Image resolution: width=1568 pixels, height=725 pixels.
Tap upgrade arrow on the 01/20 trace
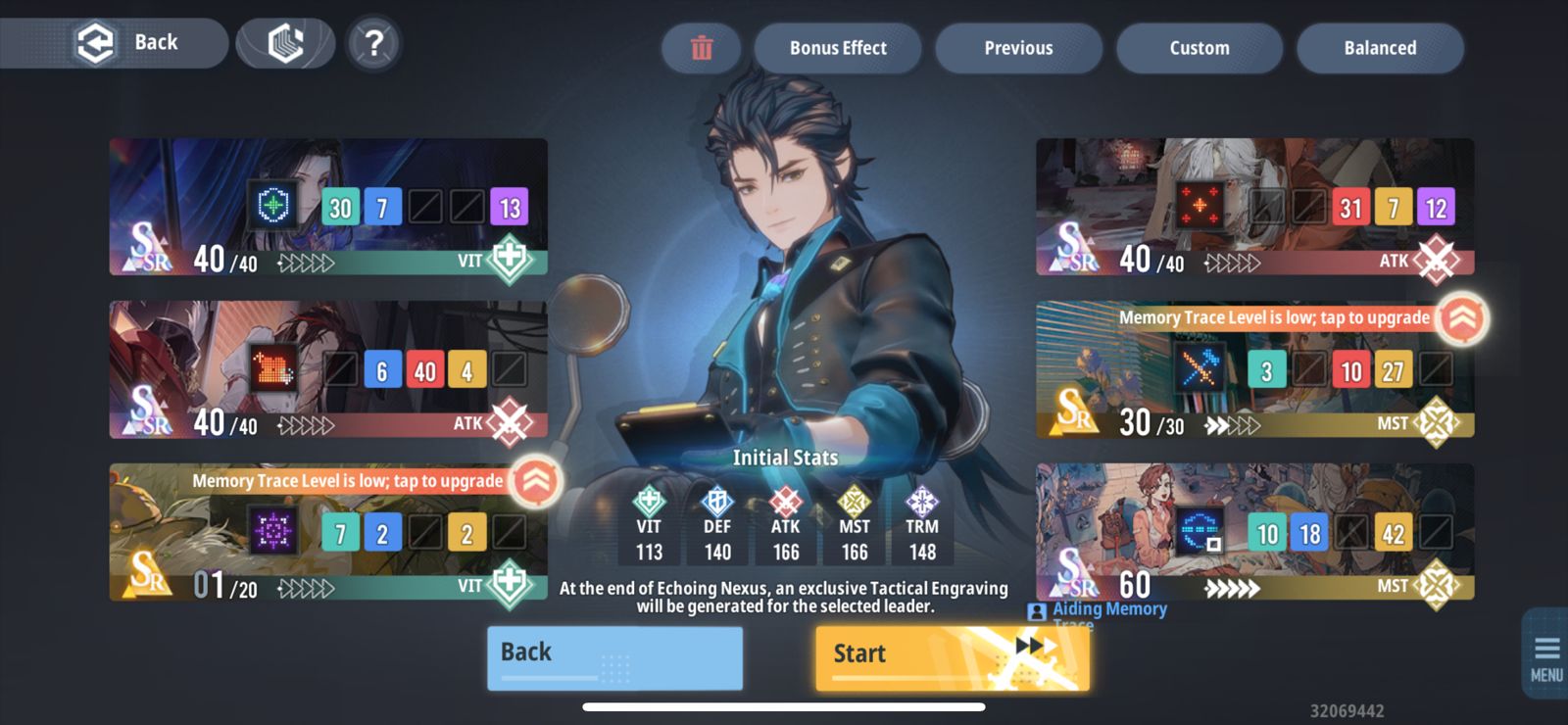tap(536, 480)
